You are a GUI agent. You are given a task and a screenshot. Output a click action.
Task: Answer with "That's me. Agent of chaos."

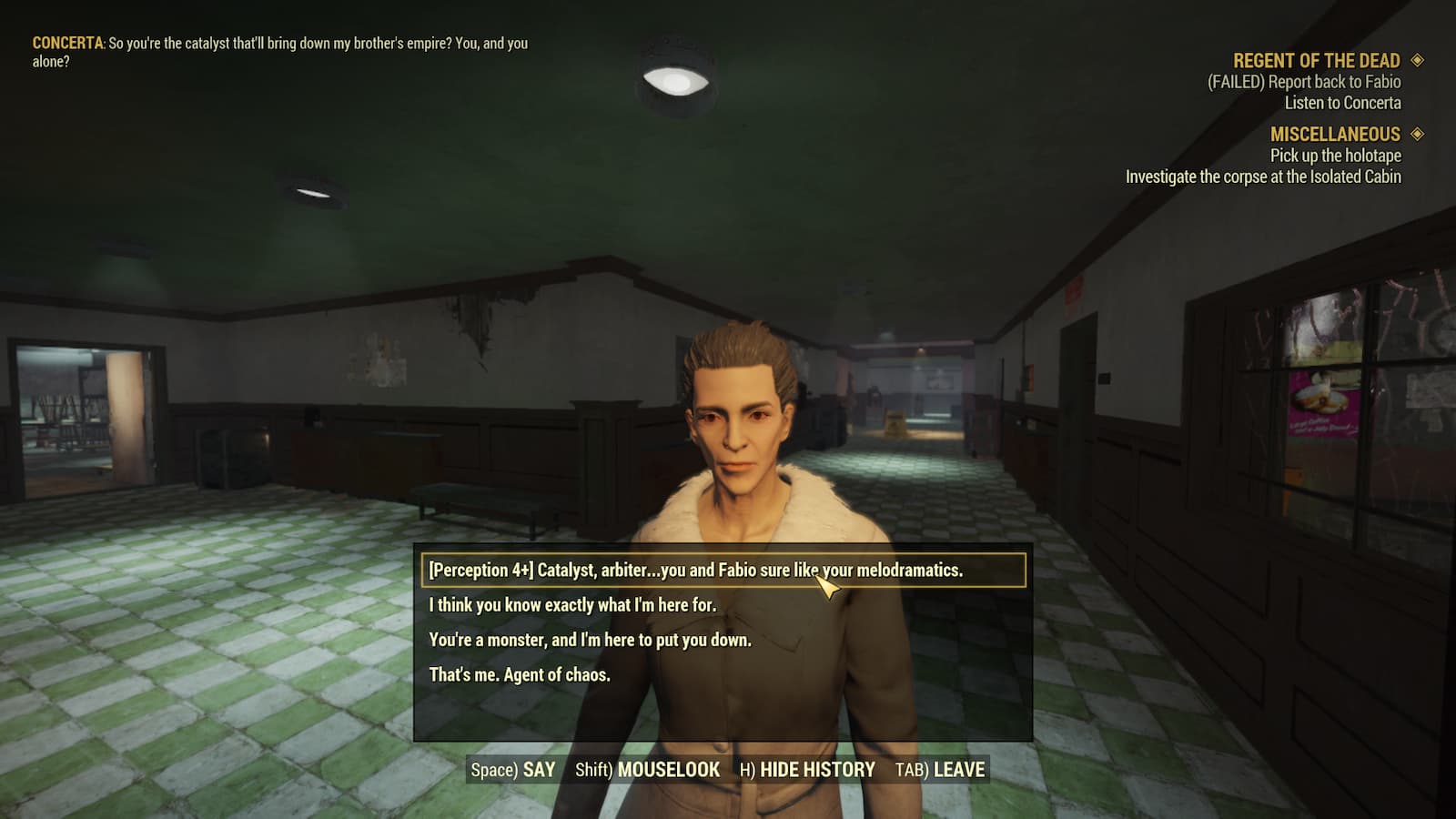[520, 674]
